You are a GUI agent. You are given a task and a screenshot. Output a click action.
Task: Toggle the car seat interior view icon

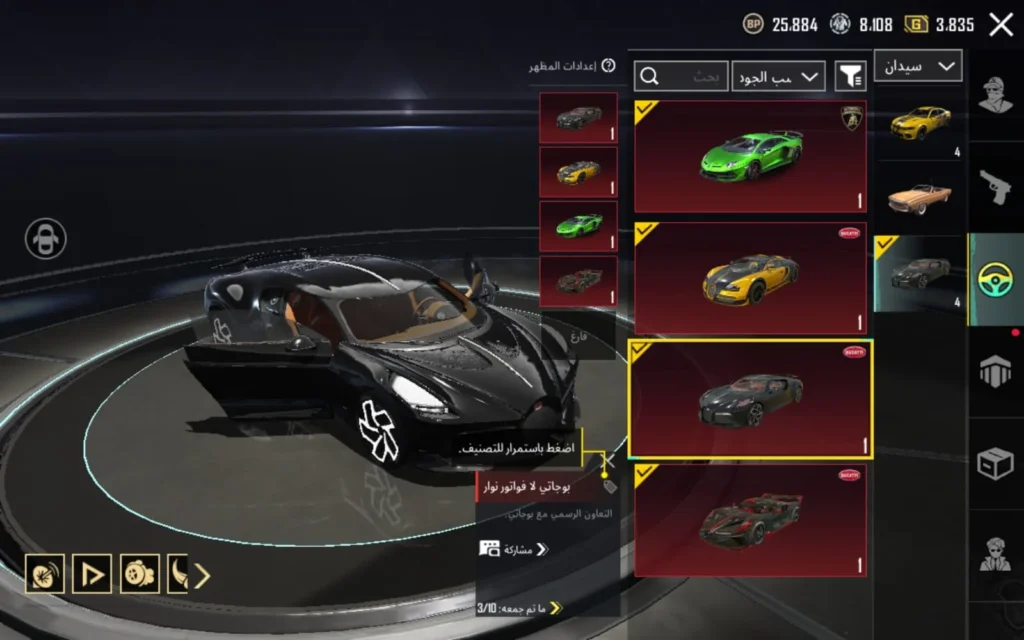coord(46,238)
